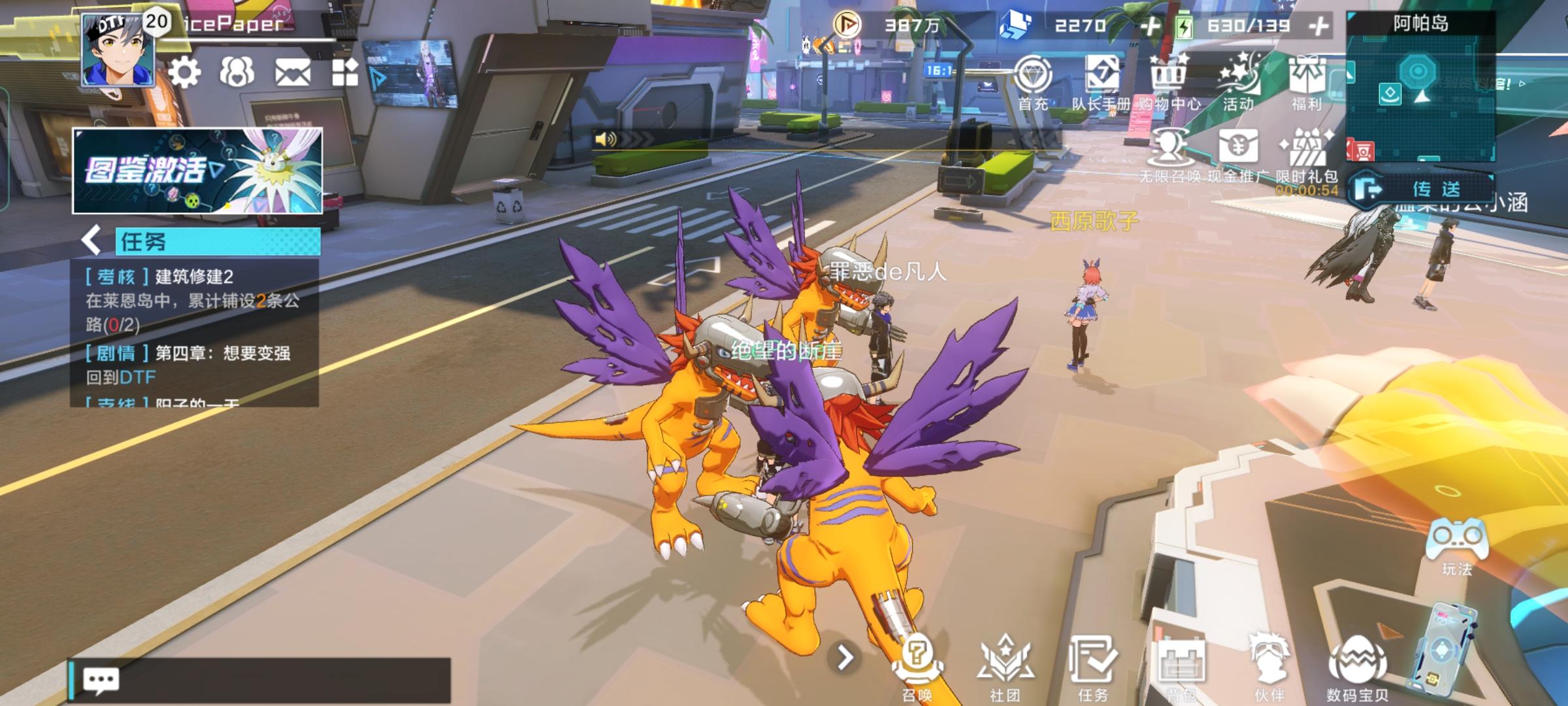1568x706 pixels.
Task: Open the 伙伴 partner menu
Action: [1269, 665]
